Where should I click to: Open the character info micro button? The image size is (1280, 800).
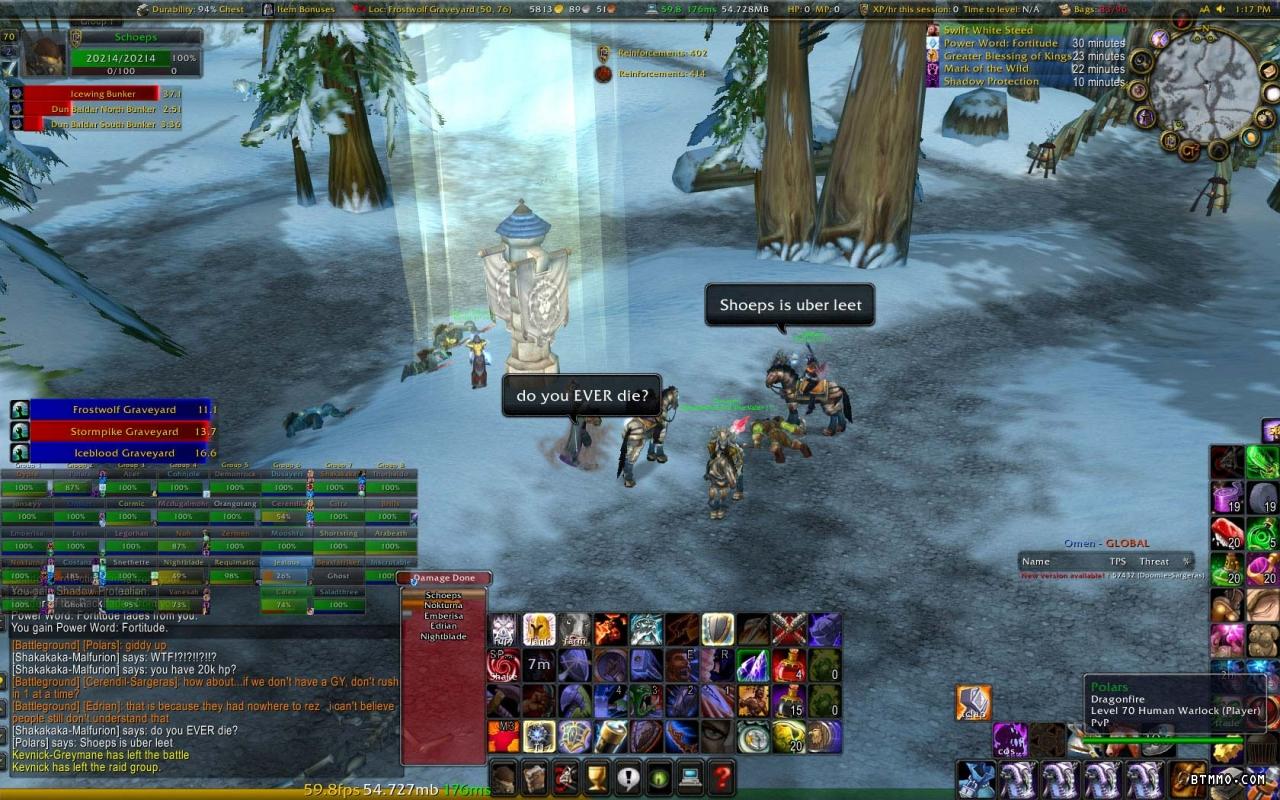(505, 776)
